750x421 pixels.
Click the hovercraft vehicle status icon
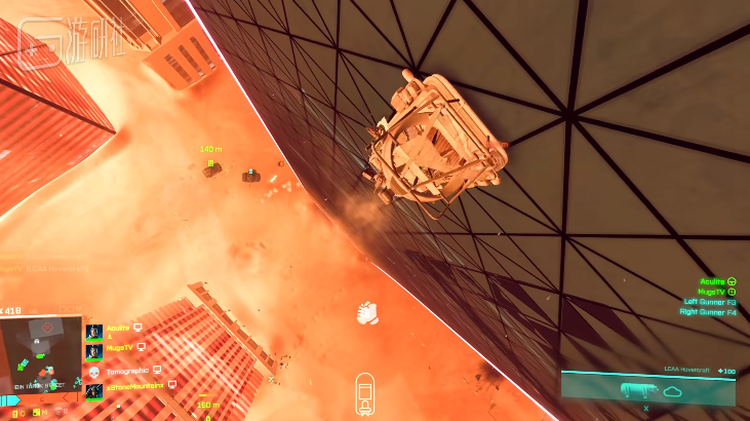coord(366,394)
